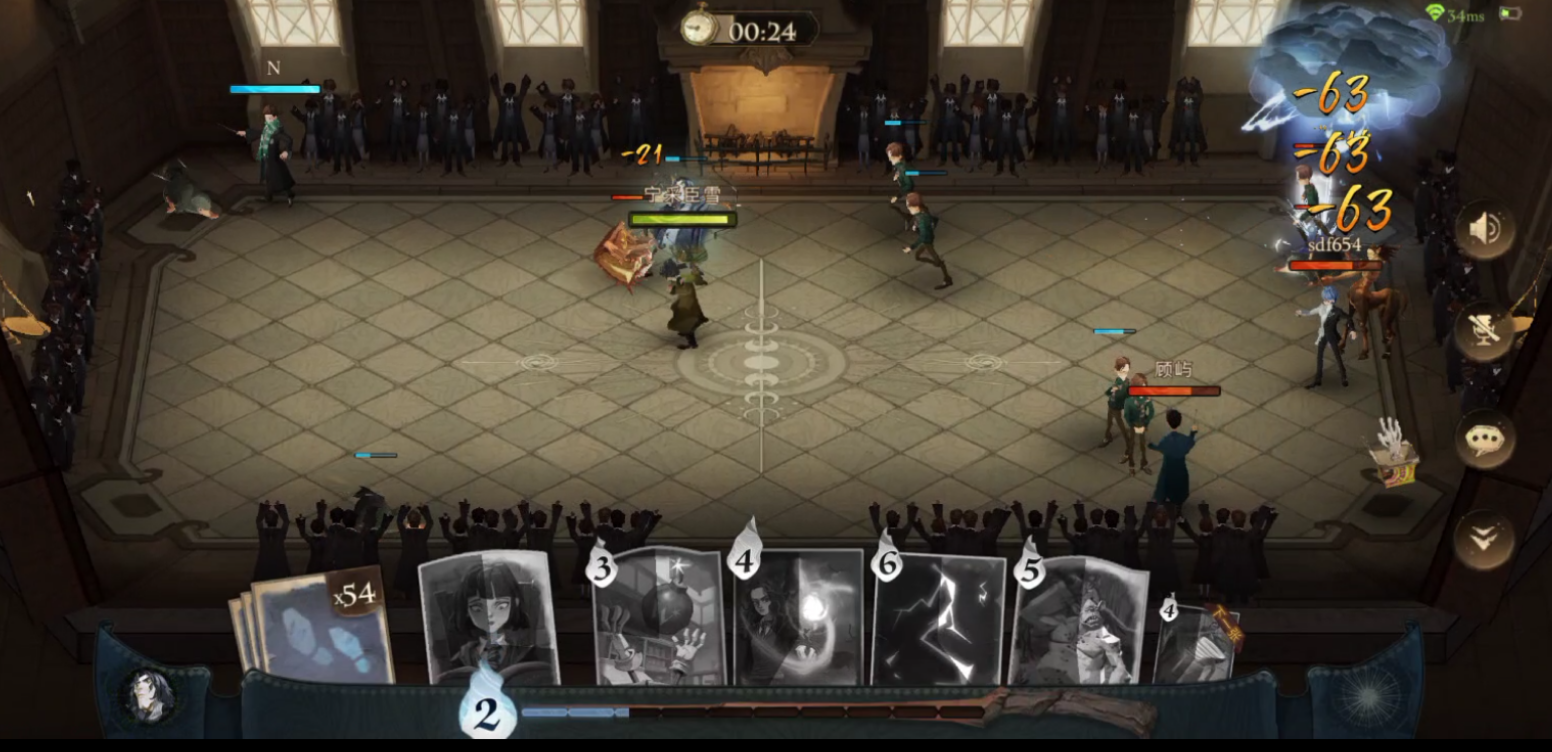Choose the 4-cost glowing orb witch card

coord(798,620)
